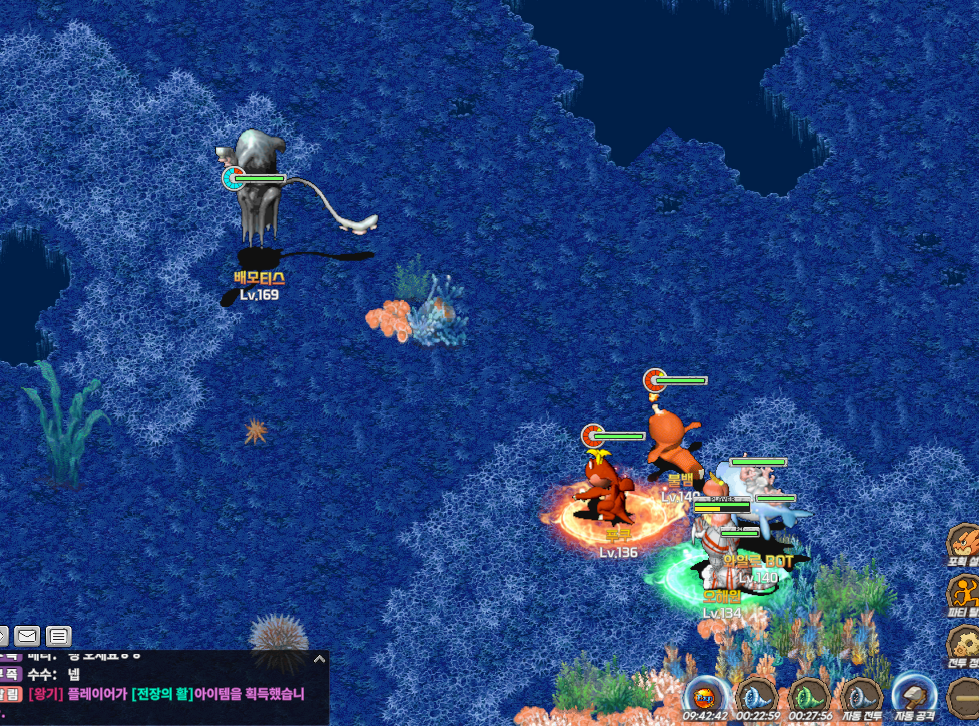
Task: Open the mail envelope button
Action: 27,636
